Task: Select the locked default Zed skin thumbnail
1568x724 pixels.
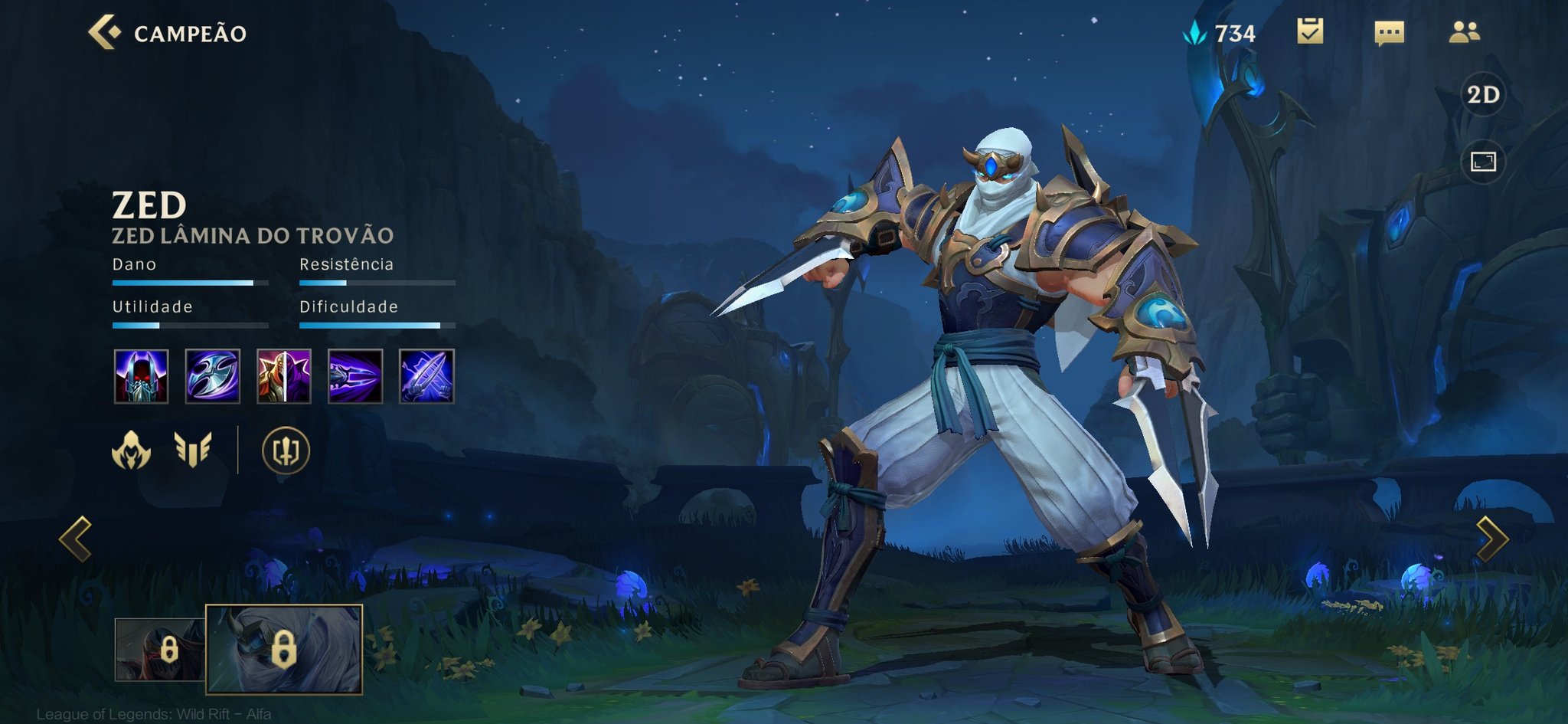Action: pyautogui.click(x=159, y=650)
